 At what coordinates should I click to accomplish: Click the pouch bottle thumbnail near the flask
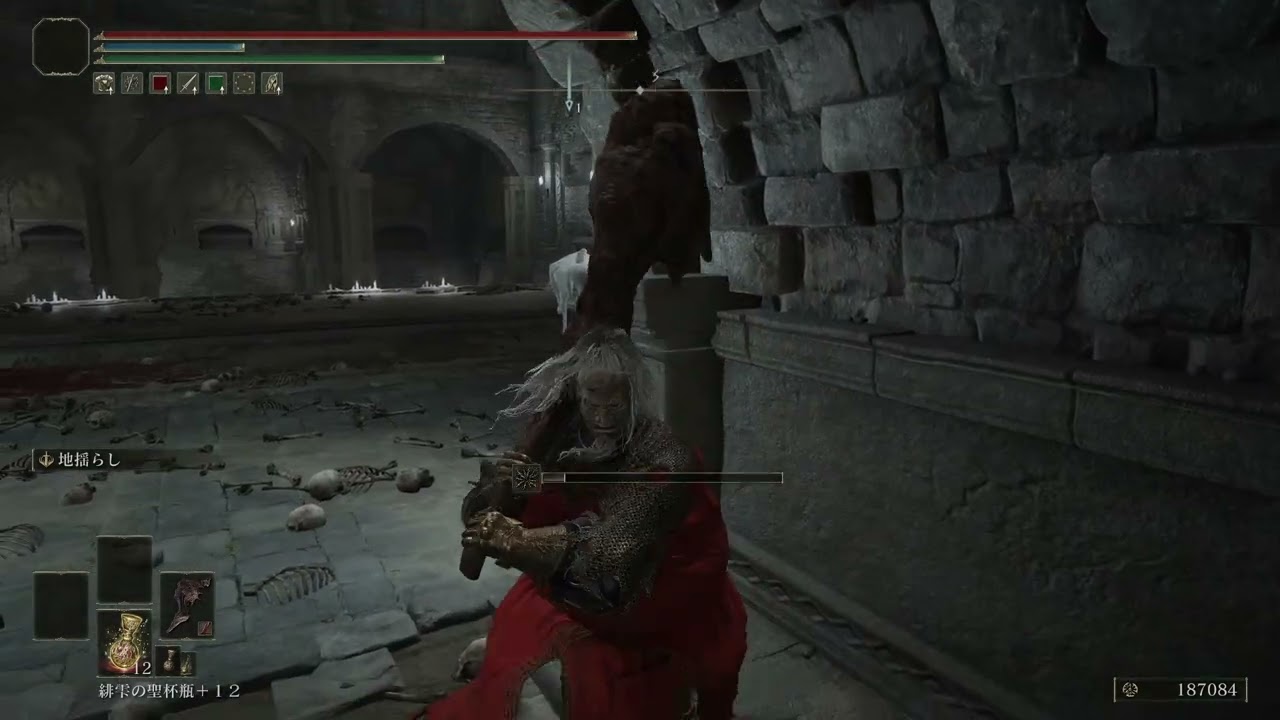(170, 660)
